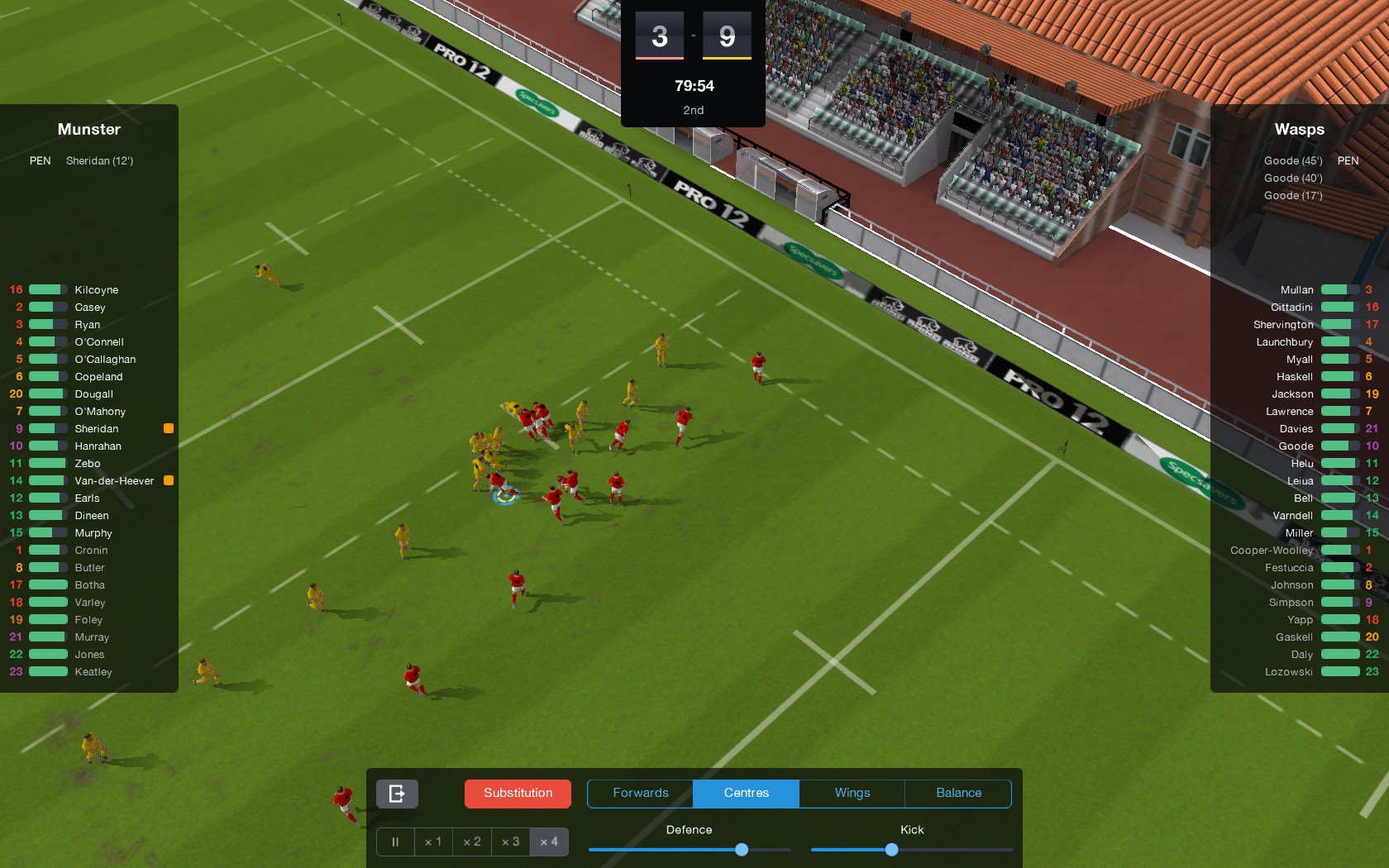Click Kilcoyne's stamina bar
This screenshot has height=868, width=1389.
coord(46,289)
